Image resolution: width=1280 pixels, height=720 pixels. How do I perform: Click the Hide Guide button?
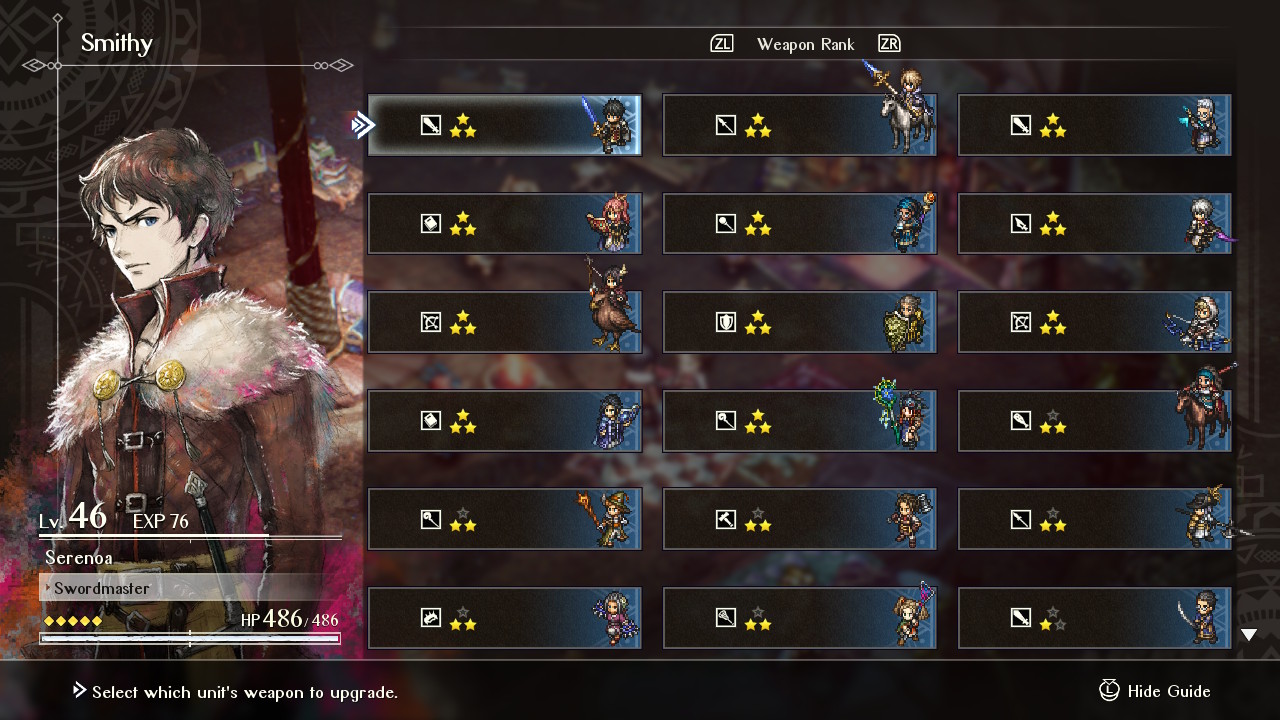coord(1166,691)
